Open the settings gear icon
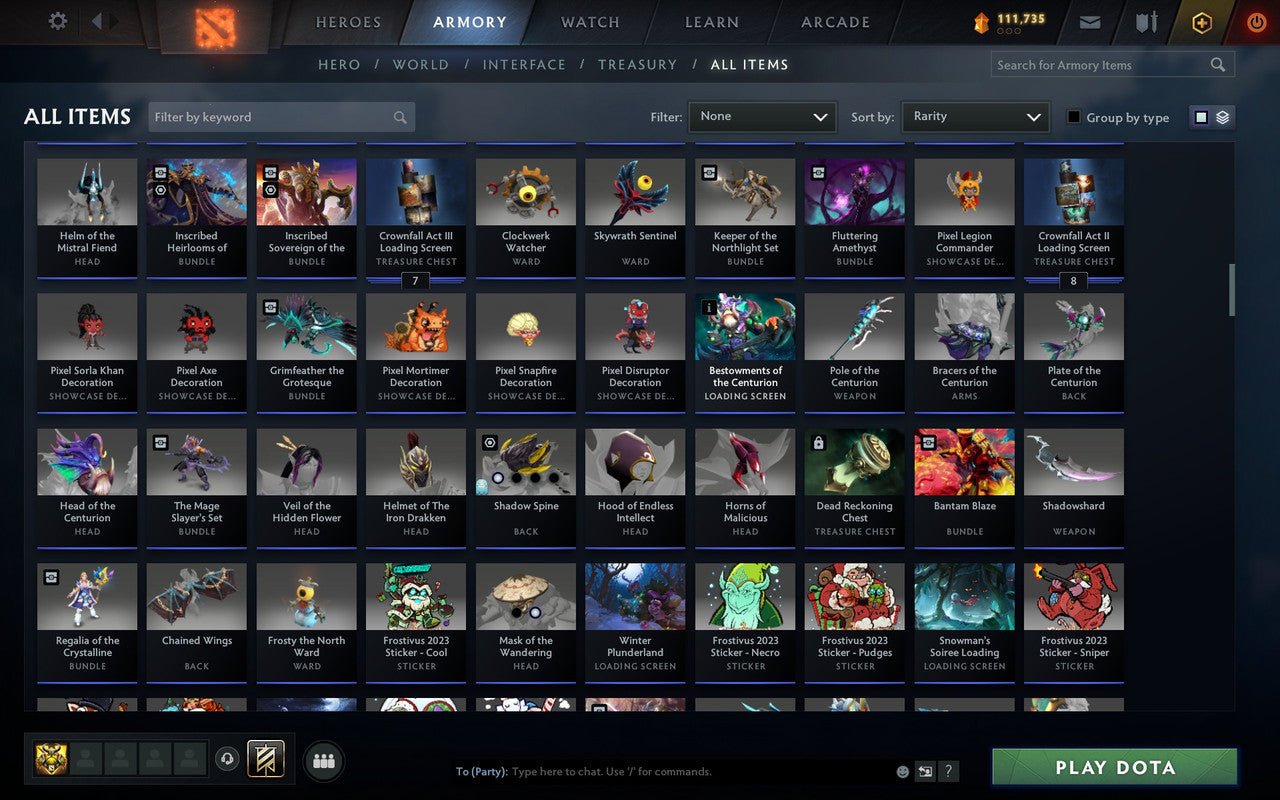Viewport: 1280px width, 800px height. pyautogui.click(x=57, y=22)
